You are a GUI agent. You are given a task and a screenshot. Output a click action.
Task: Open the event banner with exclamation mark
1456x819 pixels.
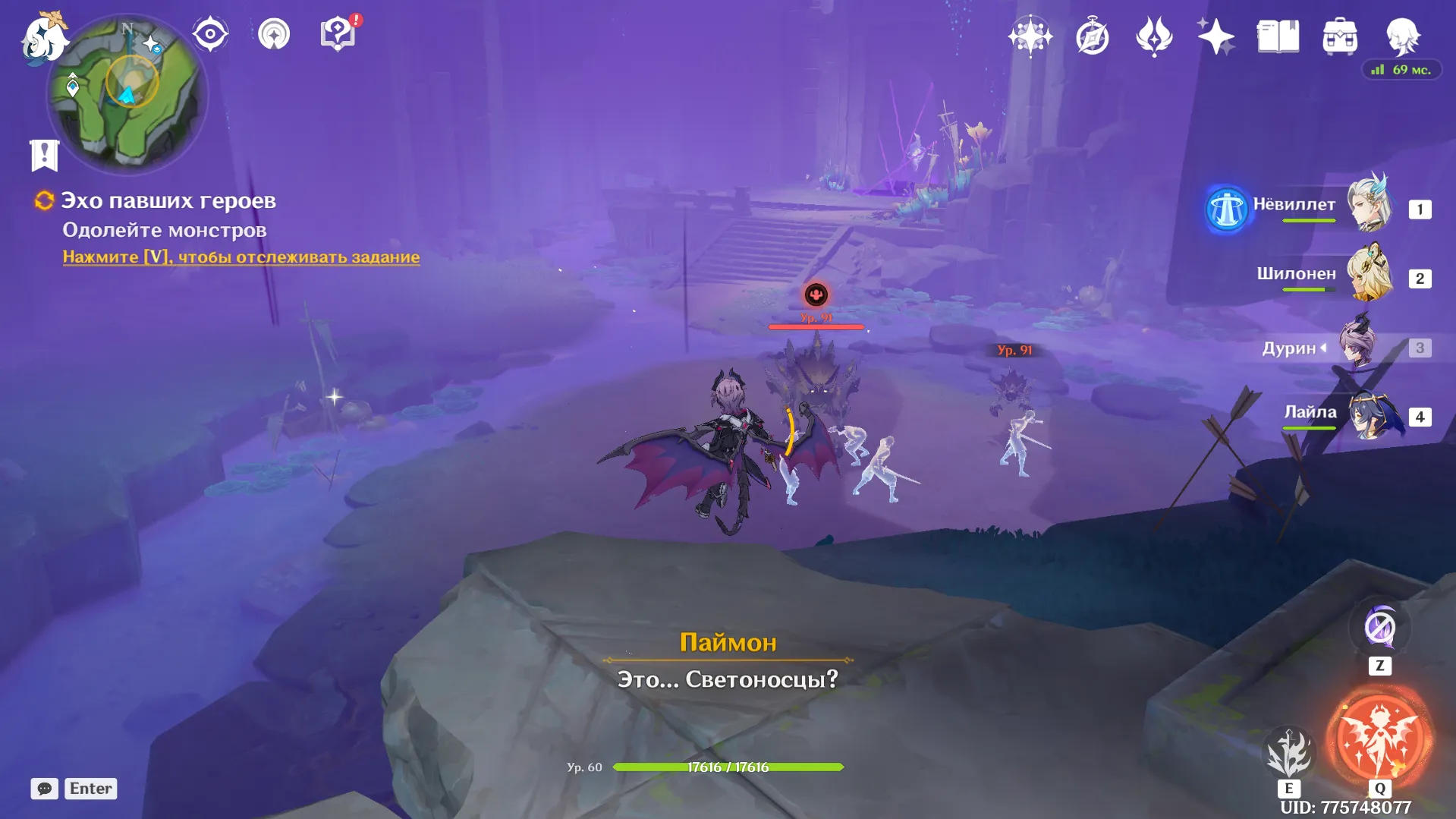coord(44,155)
